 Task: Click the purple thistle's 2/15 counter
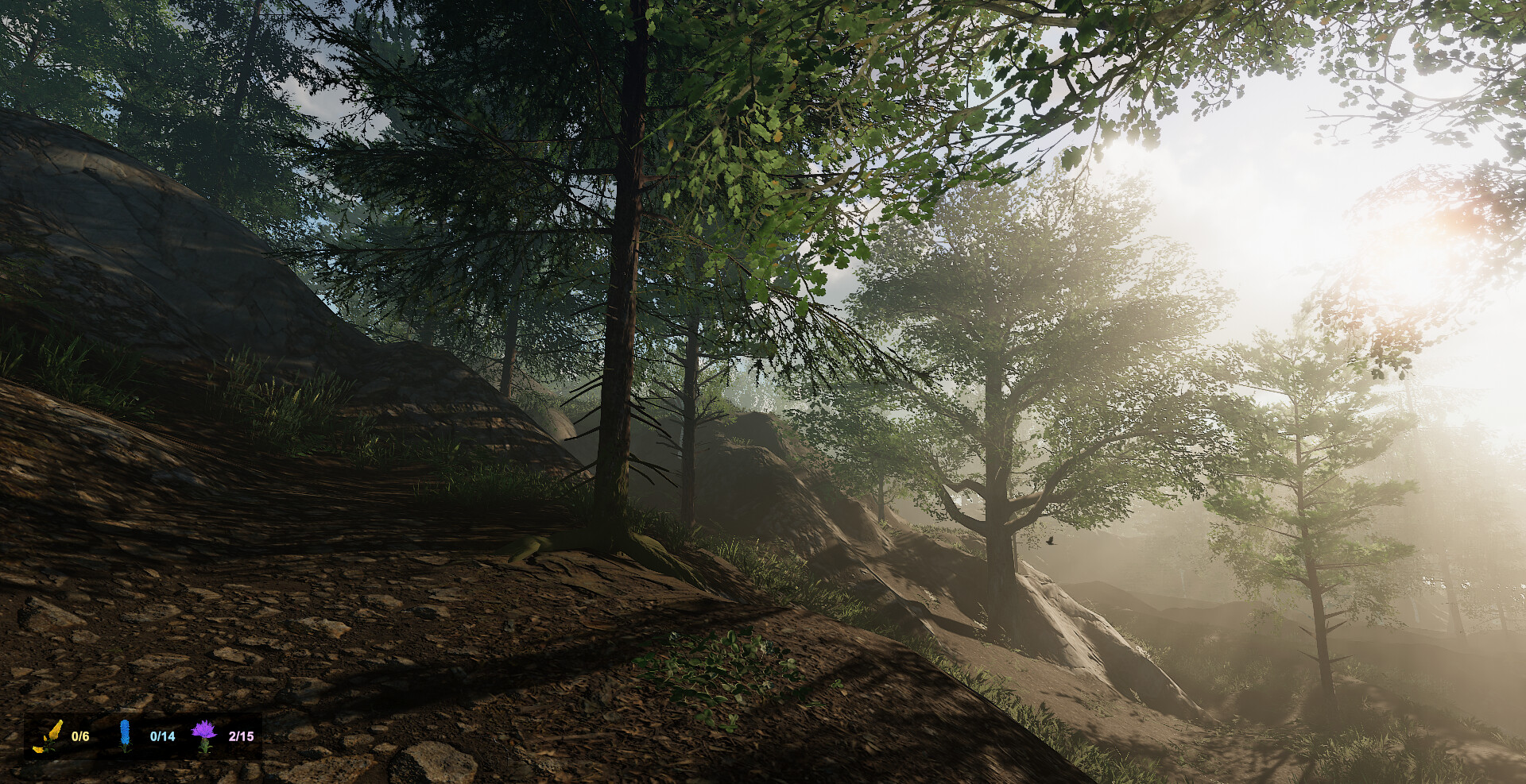tap(241, 736)
